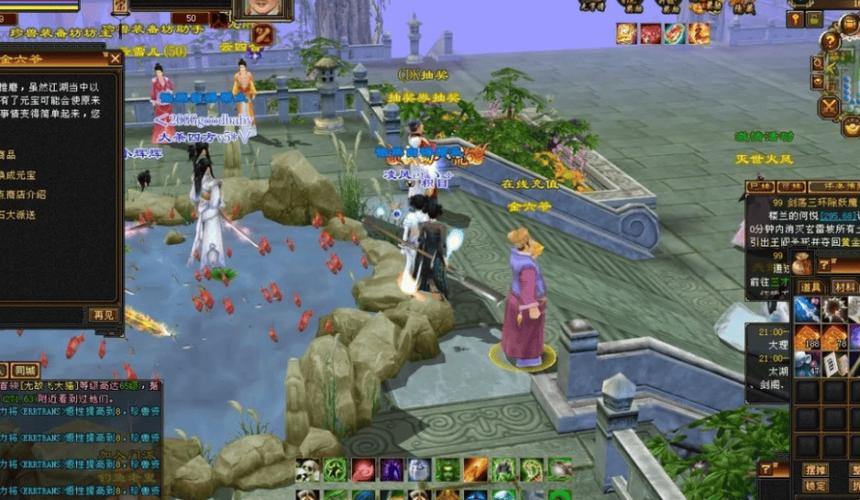Screen dimensions: 860x500
Task: Click the crossed swords round button
Action: [x=829, y=106]
